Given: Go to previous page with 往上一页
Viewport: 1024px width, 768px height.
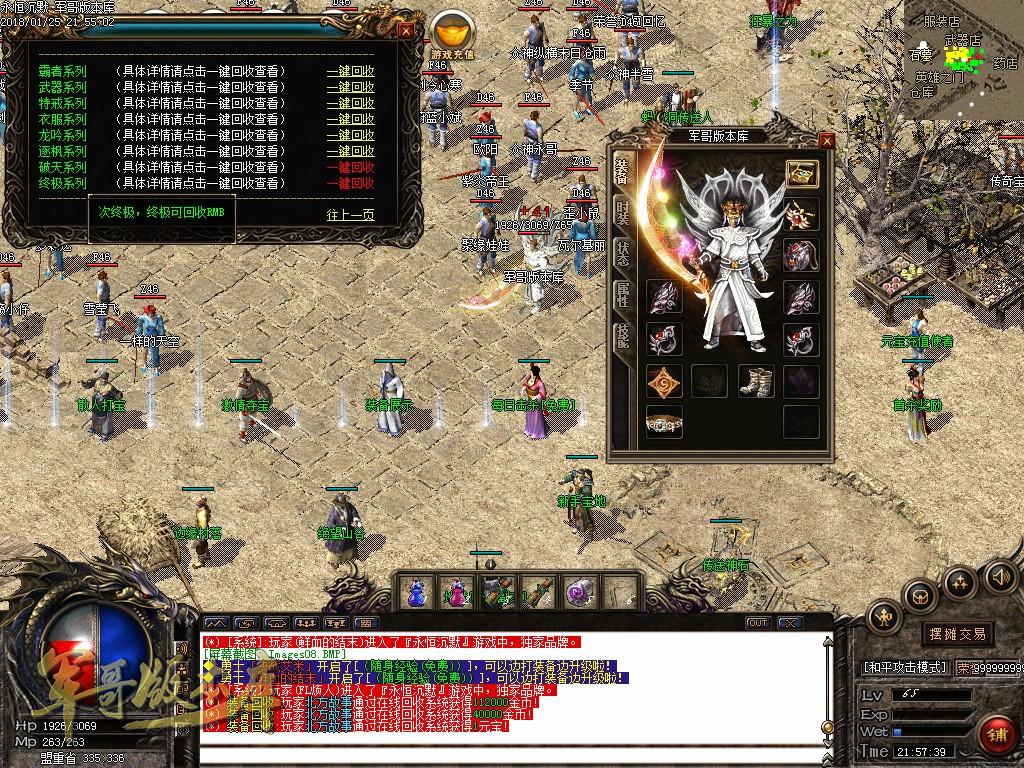Looking at the screenshot, I should pyautogui.click(x=350, y=214).
